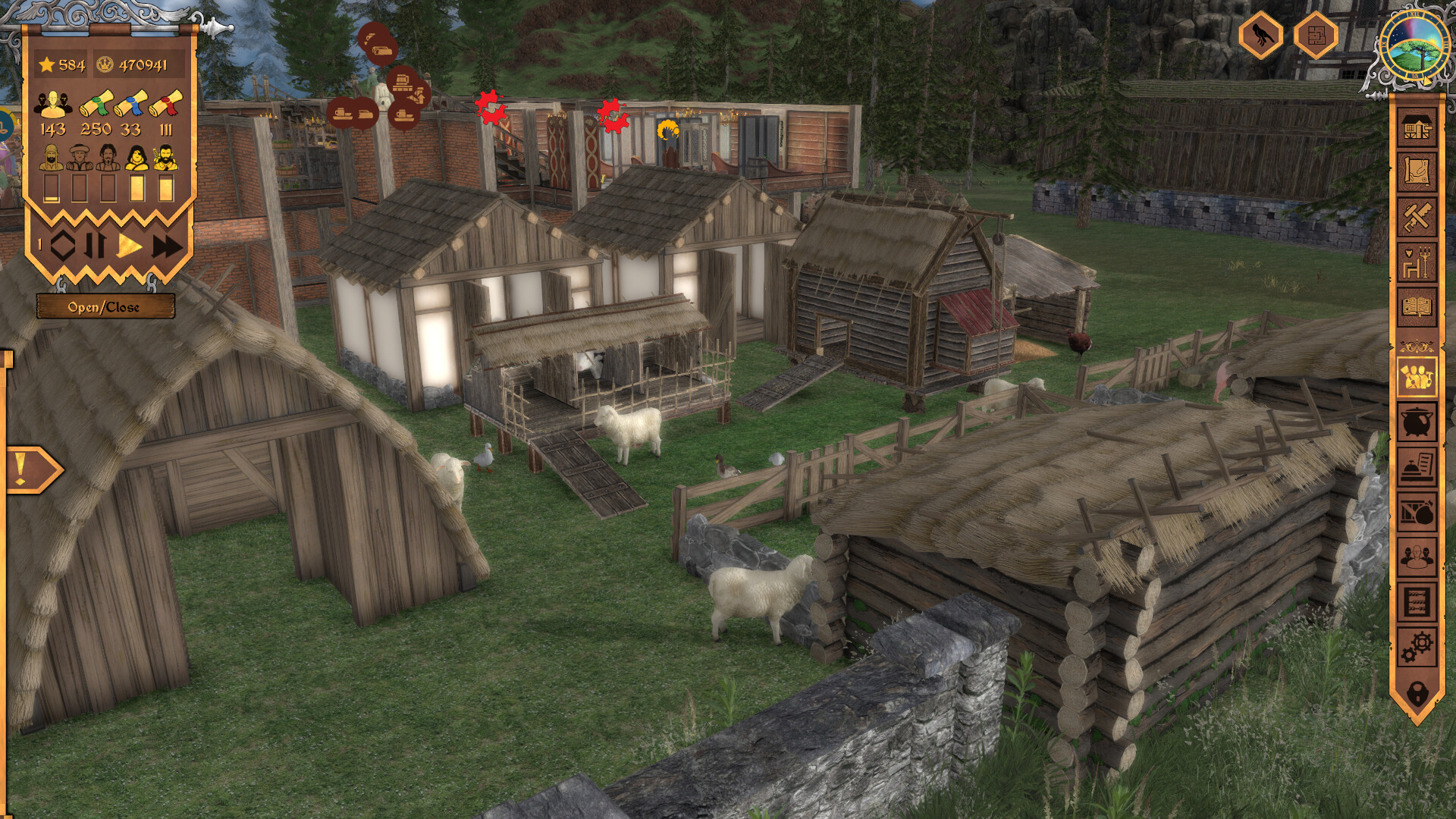Activate fast-forward game speed

168,246
